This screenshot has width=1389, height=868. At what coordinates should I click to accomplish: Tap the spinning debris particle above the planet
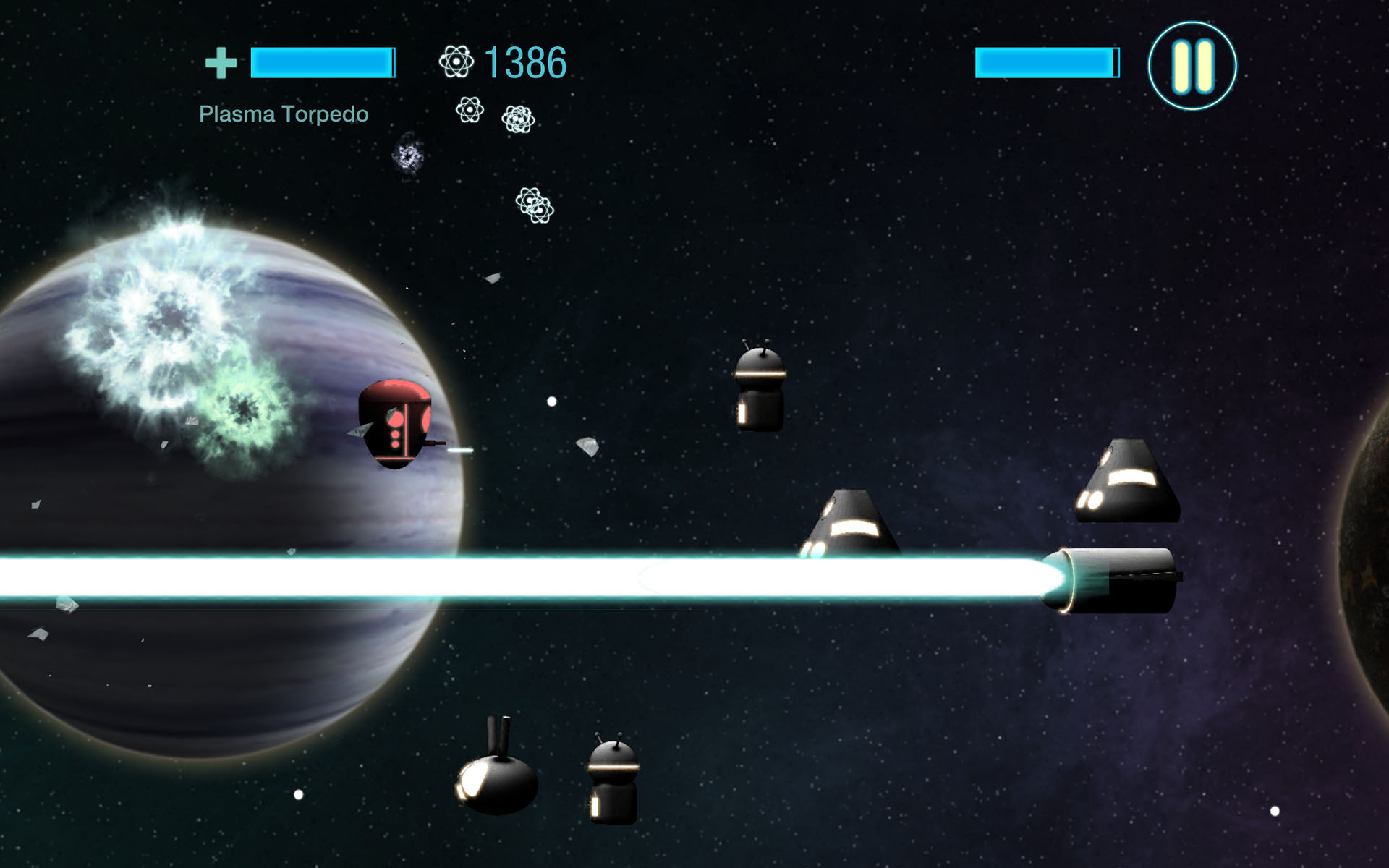pyautogui.click(x=407, y=156)
